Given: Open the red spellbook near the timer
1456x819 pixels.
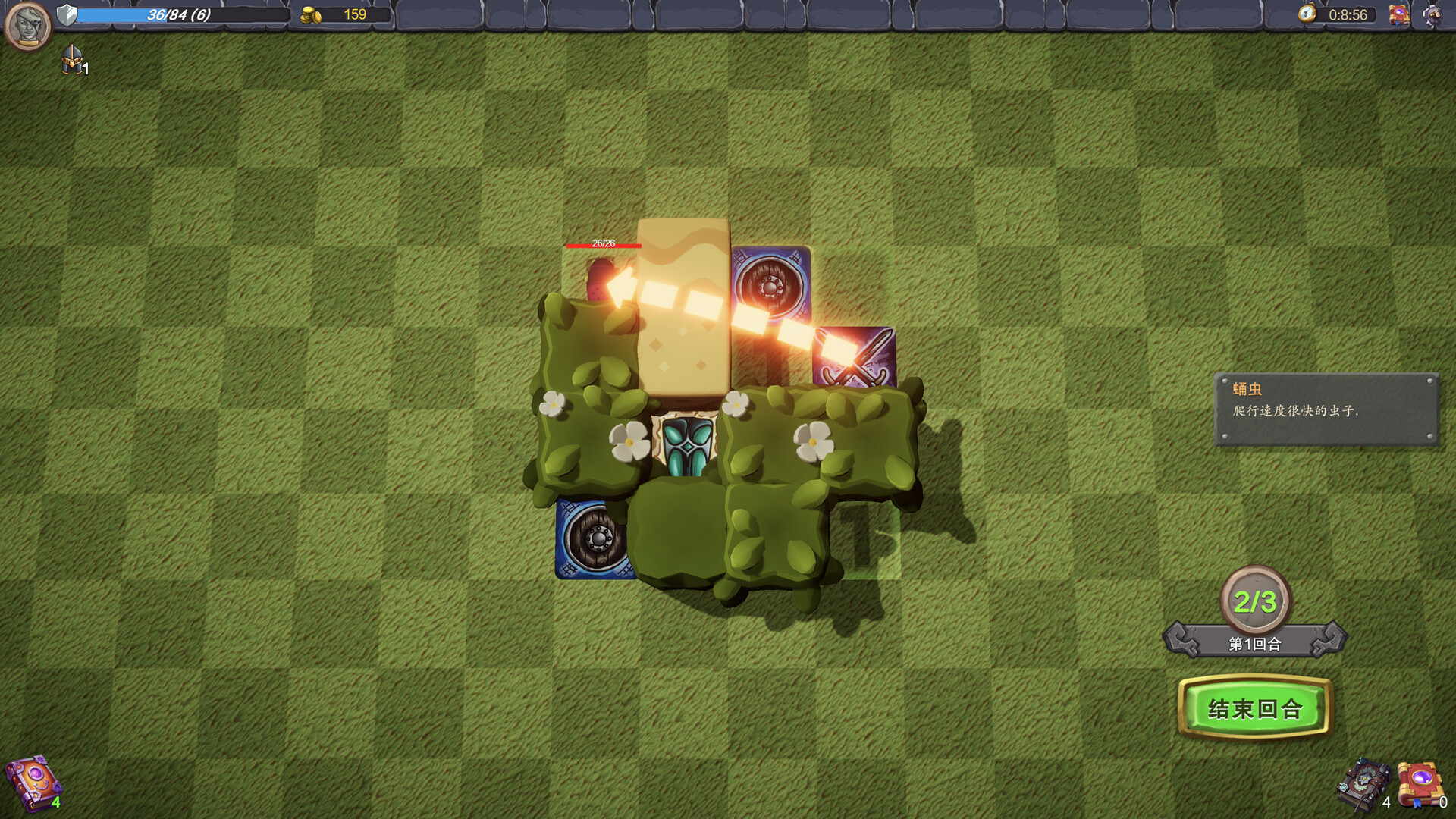Looking at the screenshot, I should pos(1399,13).
